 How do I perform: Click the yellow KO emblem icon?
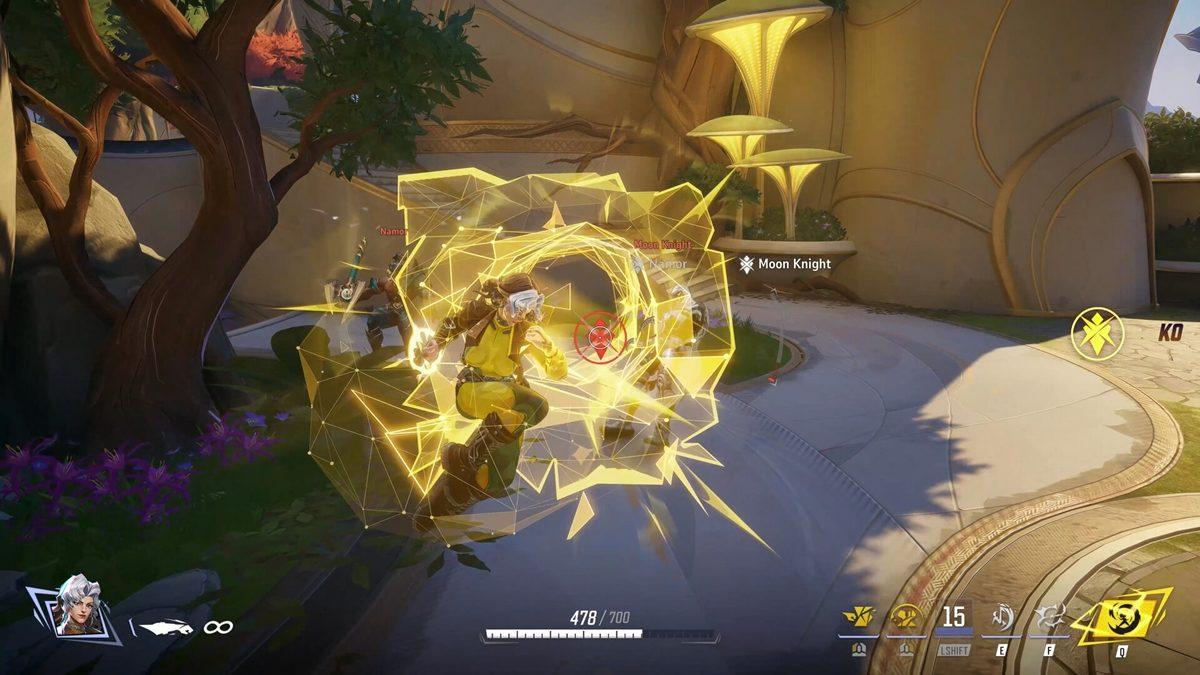point(1097,333)
